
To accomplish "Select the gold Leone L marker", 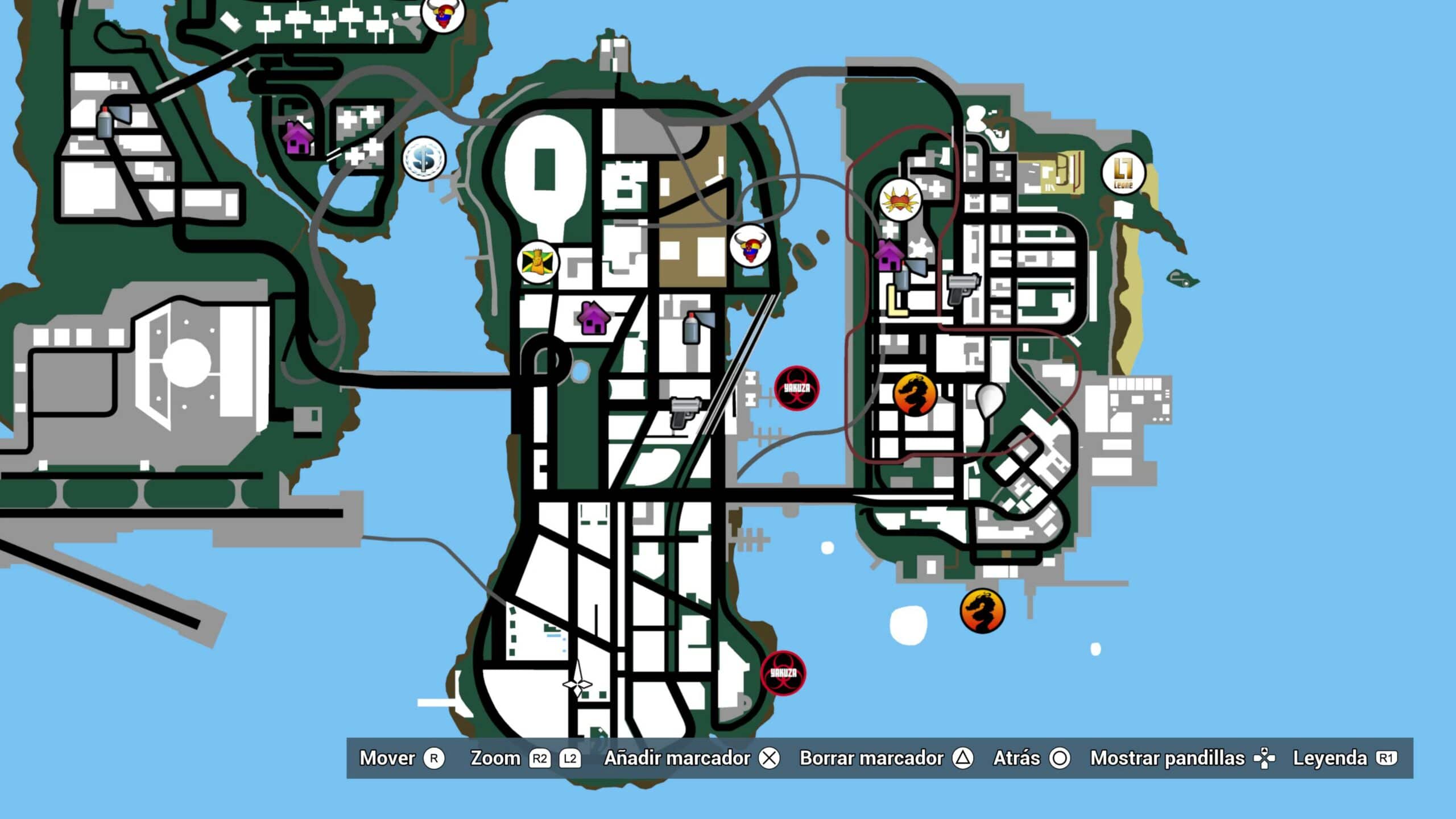I will [1123, 173].
